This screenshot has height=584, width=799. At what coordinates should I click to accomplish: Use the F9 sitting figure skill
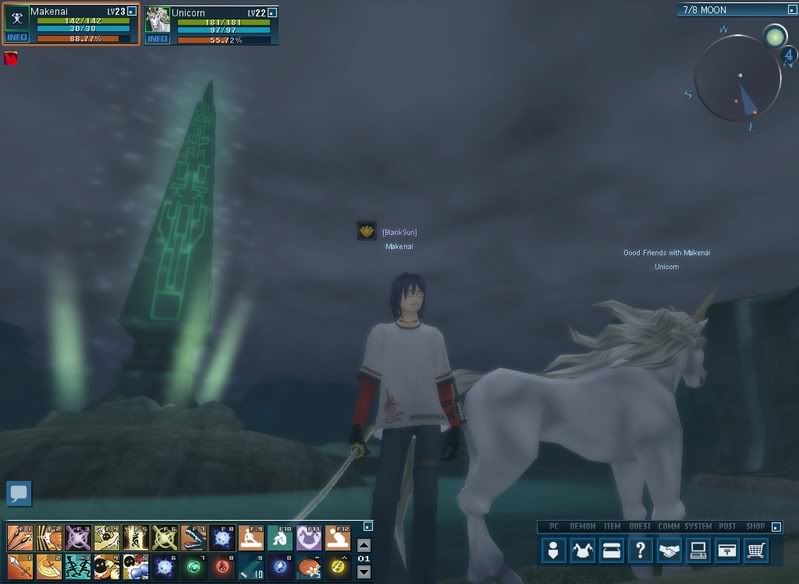pyautogui.click(x=252, y=539)
